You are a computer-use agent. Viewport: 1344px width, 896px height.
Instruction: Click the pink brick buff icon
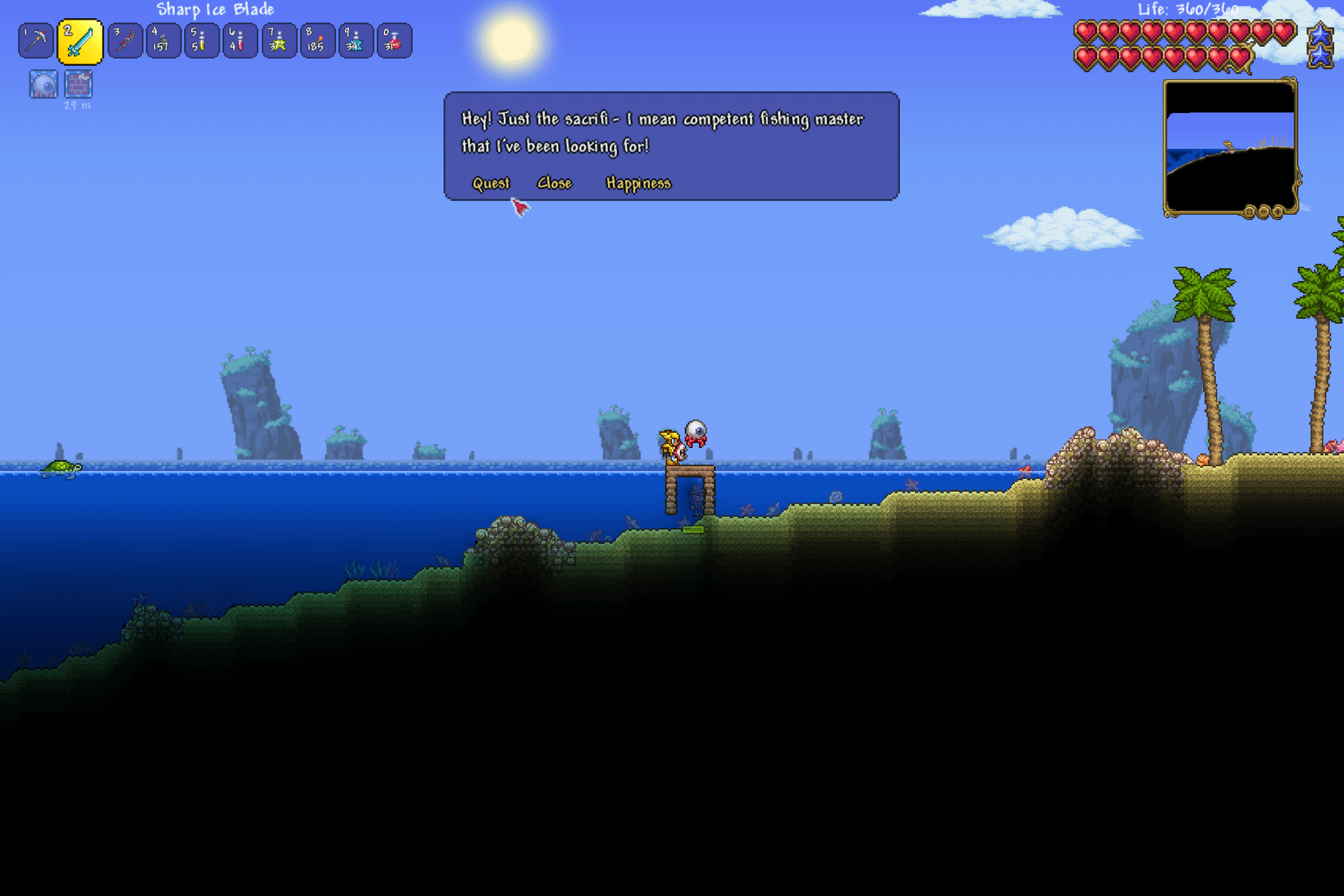tap(78, 84)
